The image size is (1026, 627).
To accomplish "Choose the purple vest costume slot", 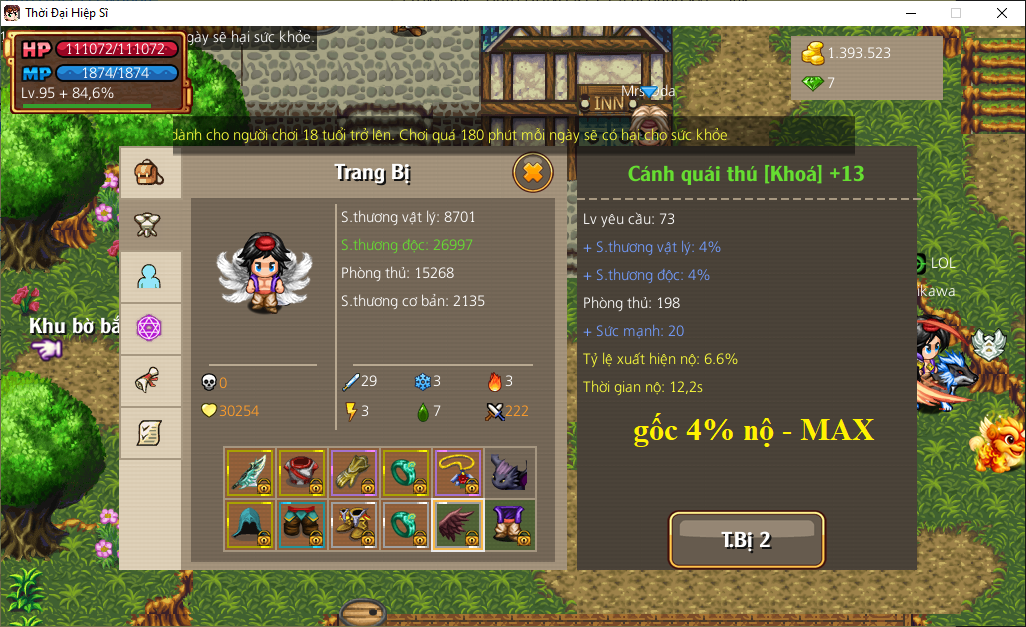I will coord(510,525).
